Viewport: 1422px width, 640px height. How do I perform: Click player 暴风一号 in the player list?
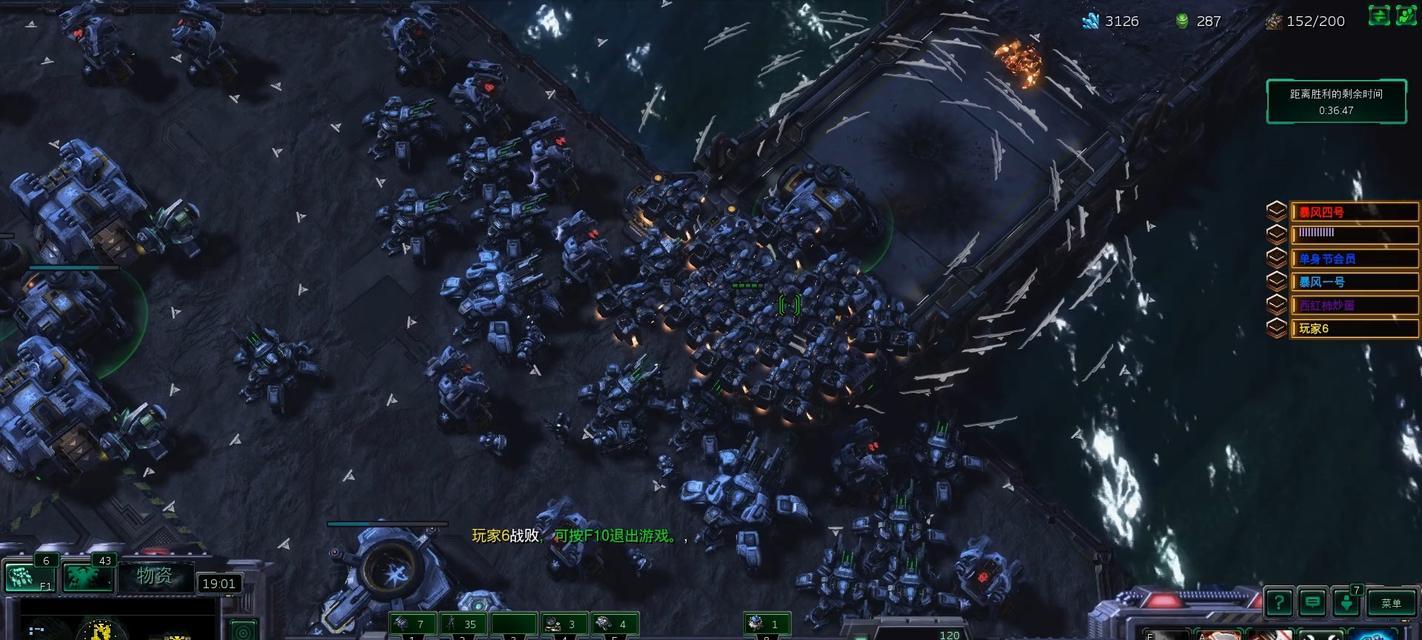click(1354, 282)
